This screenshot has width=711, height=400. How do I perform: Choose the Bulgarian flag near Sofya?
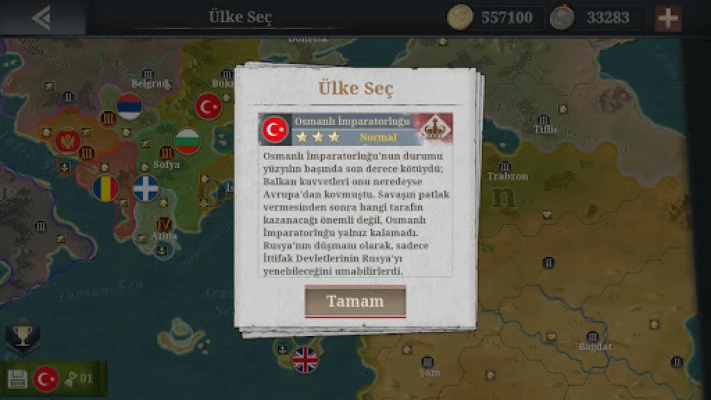[187, 141]
